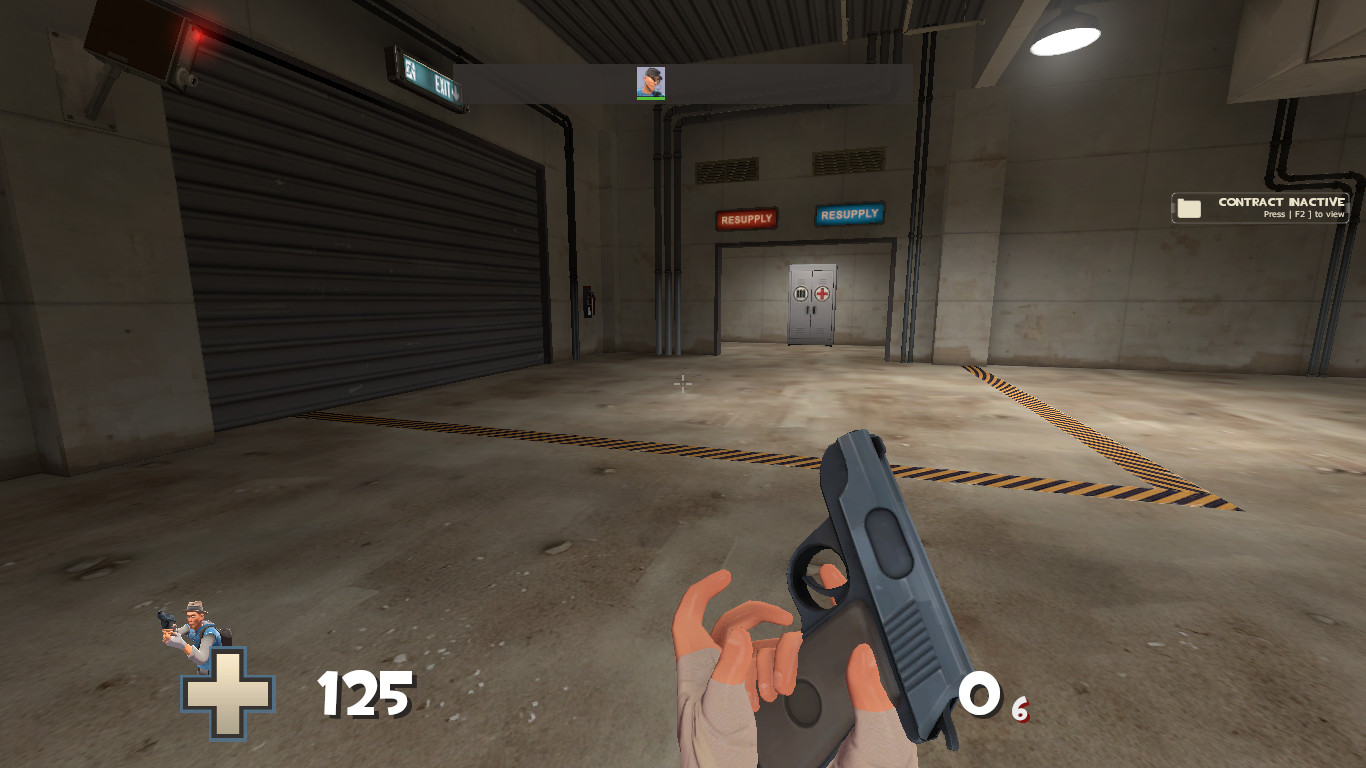Click the red RESUPPLY sign

(x=745, y=216)
